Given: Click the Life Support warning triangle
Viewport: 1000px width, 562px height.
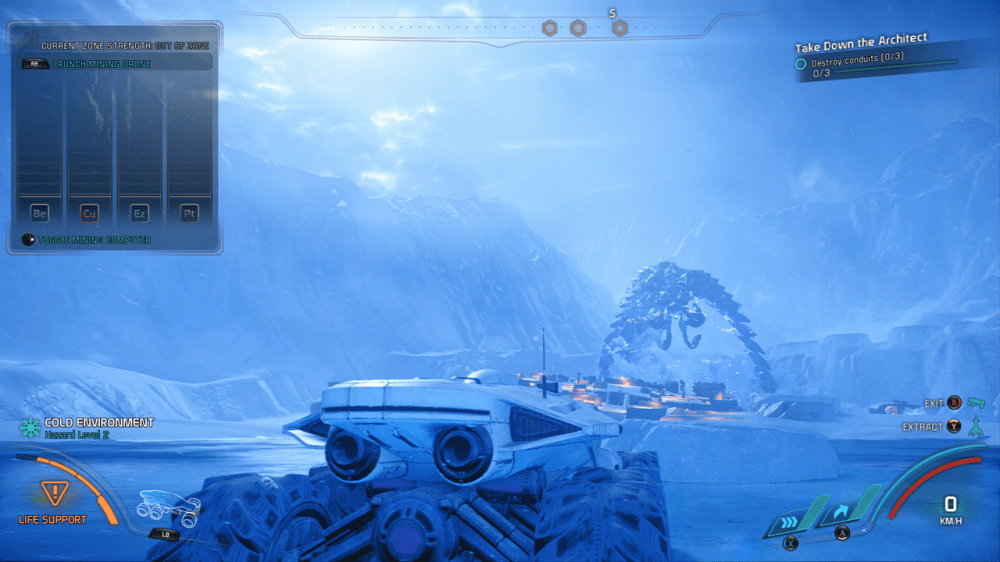Looking at the screenshot, I should (52, 493).
